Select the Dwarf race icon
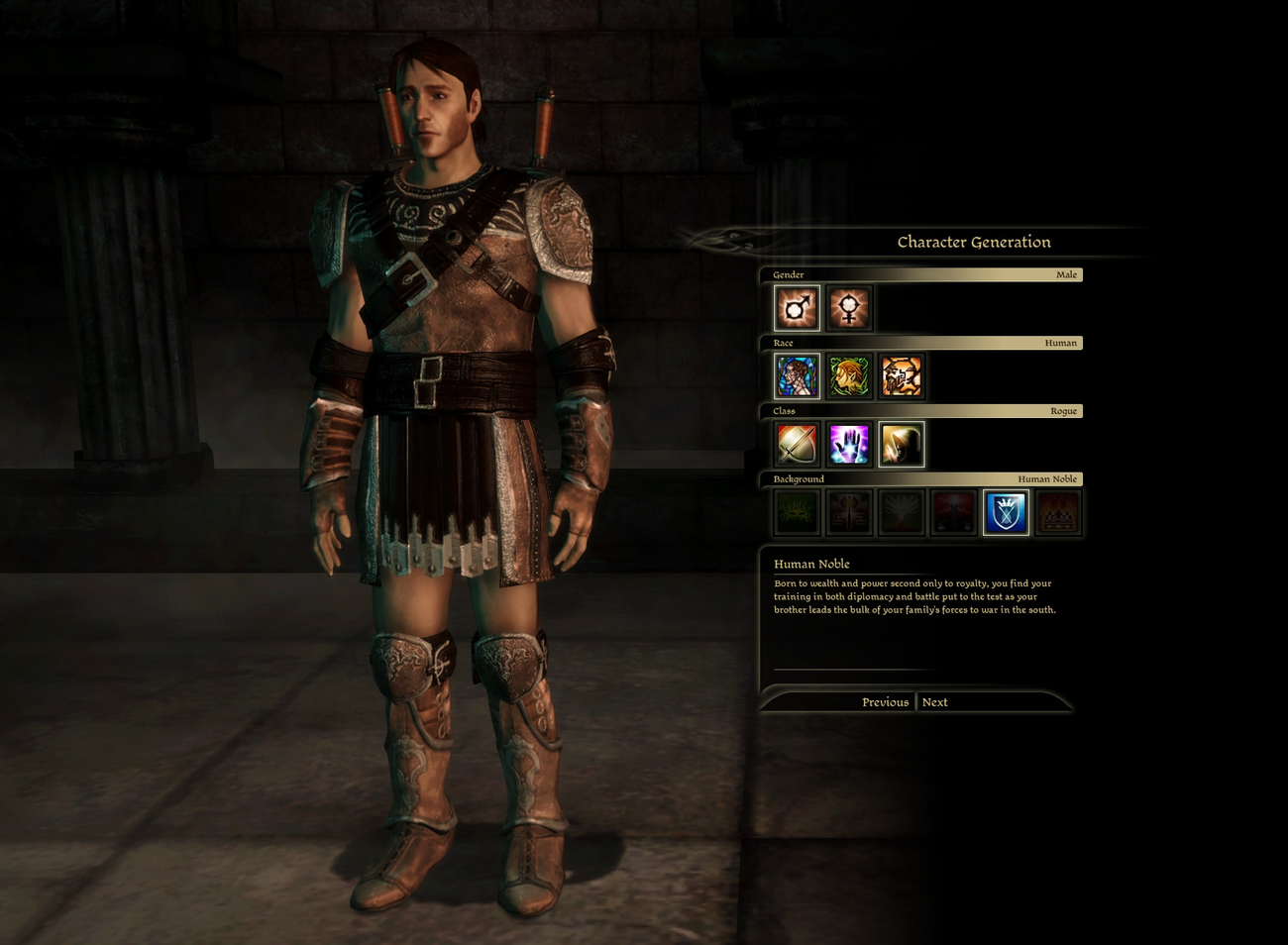This screenshot has width=1288, height=945. [902, 375]
